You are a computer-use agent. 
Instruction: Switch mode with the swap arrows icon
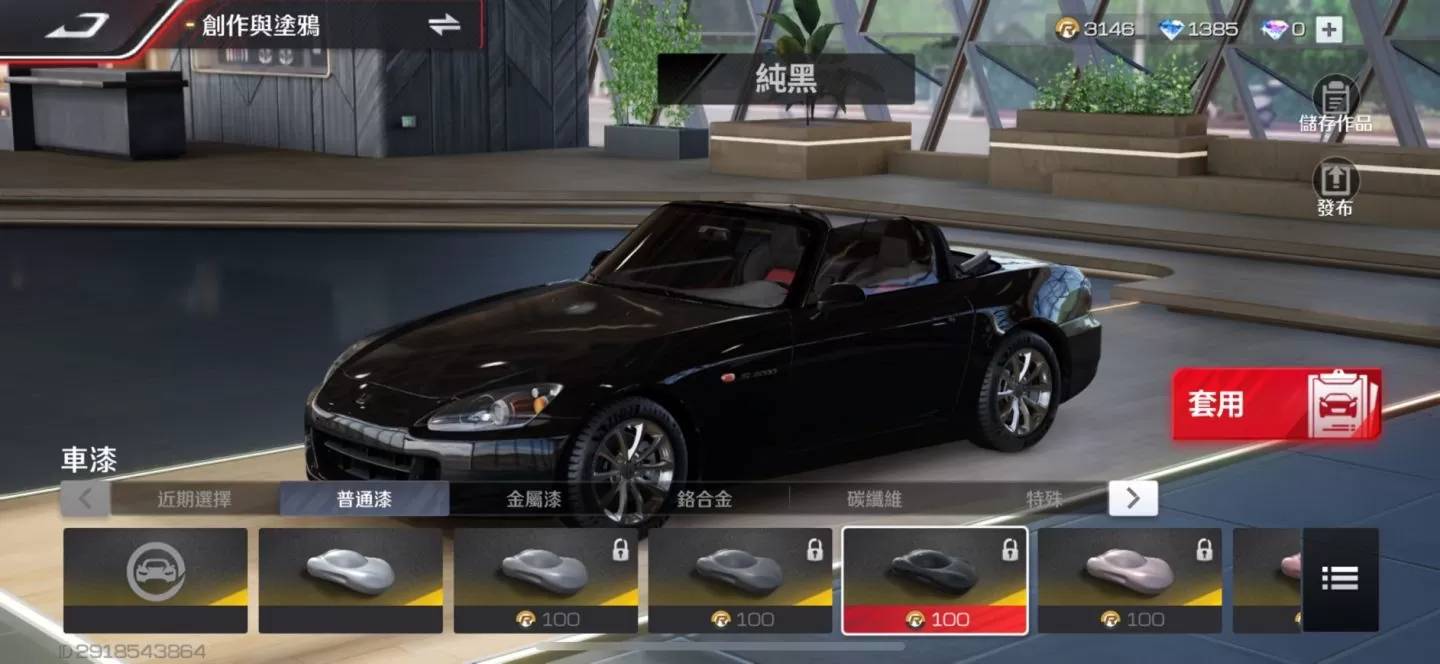[444, 26]
